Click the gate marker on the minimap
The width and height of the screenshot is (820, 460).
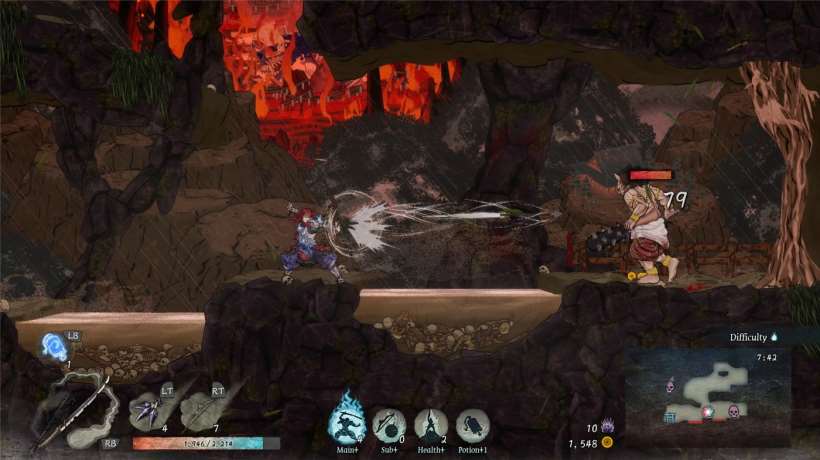click(x=670, y=417)
